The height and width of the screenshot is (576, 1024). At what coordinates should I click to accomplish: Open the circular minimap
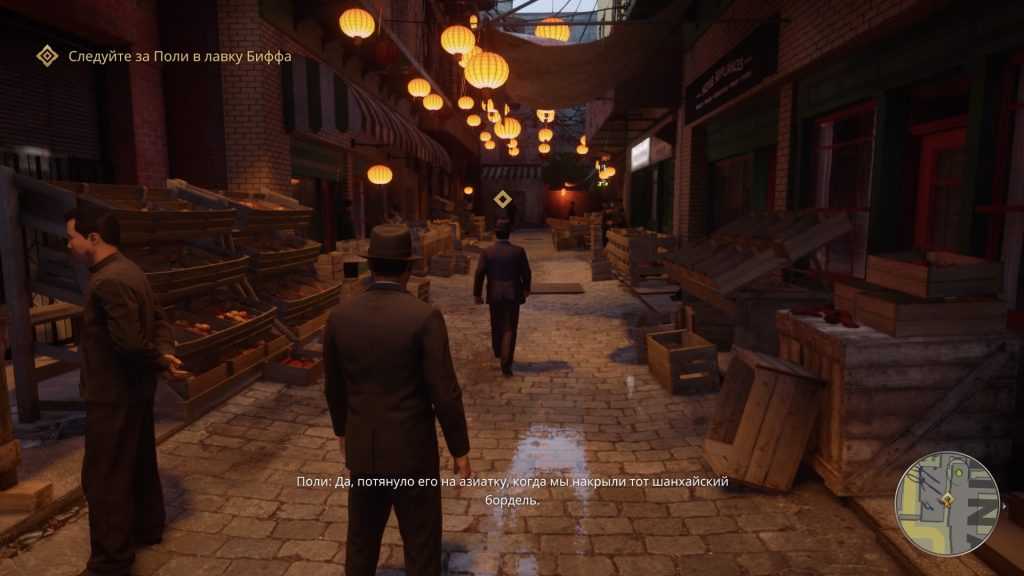click(x=947, y=505)
